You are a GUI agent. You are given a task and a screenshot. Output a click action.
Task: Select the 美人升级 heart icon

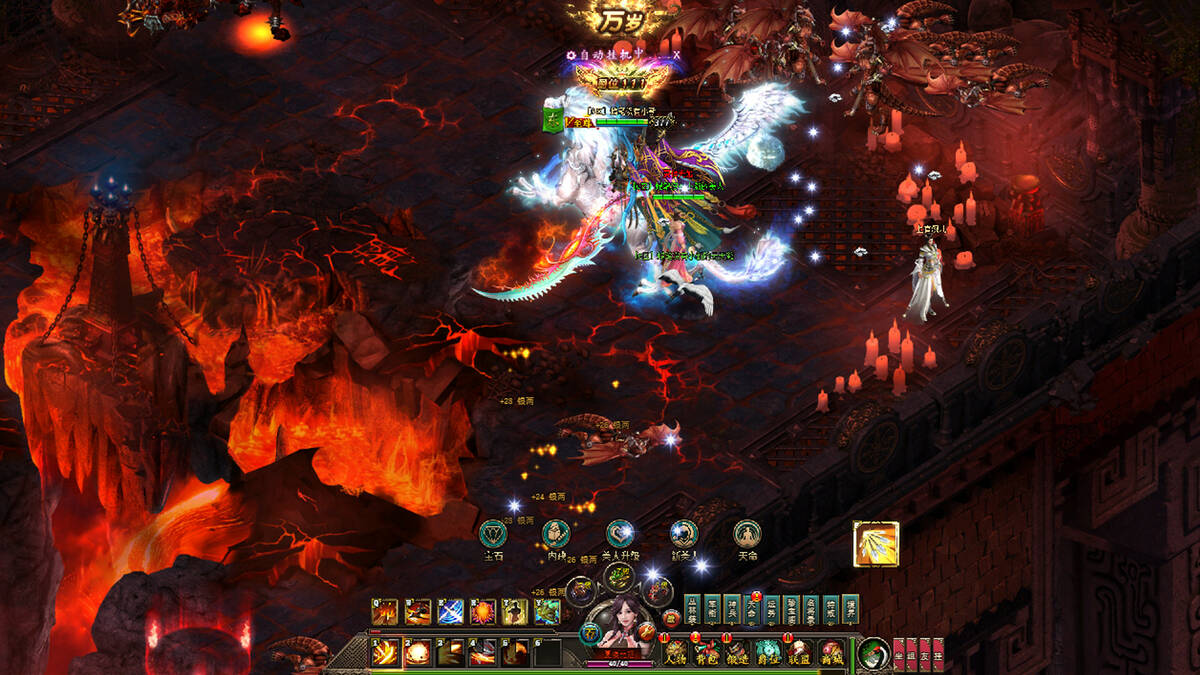[x=620, y=534]
